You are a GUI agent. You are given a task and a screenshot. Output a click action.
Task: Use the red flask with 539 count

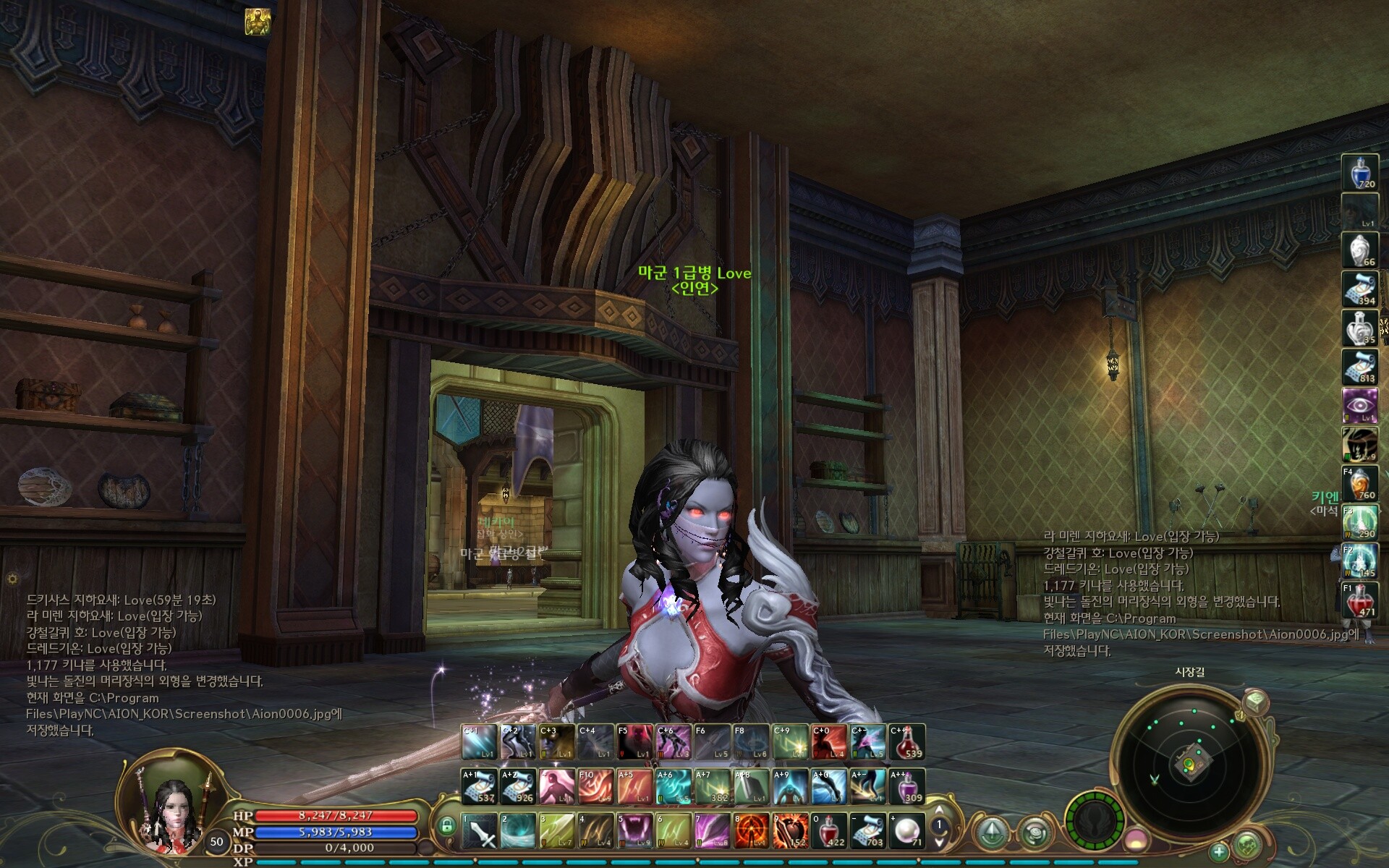pyautogui.click(x=906, y=742)
